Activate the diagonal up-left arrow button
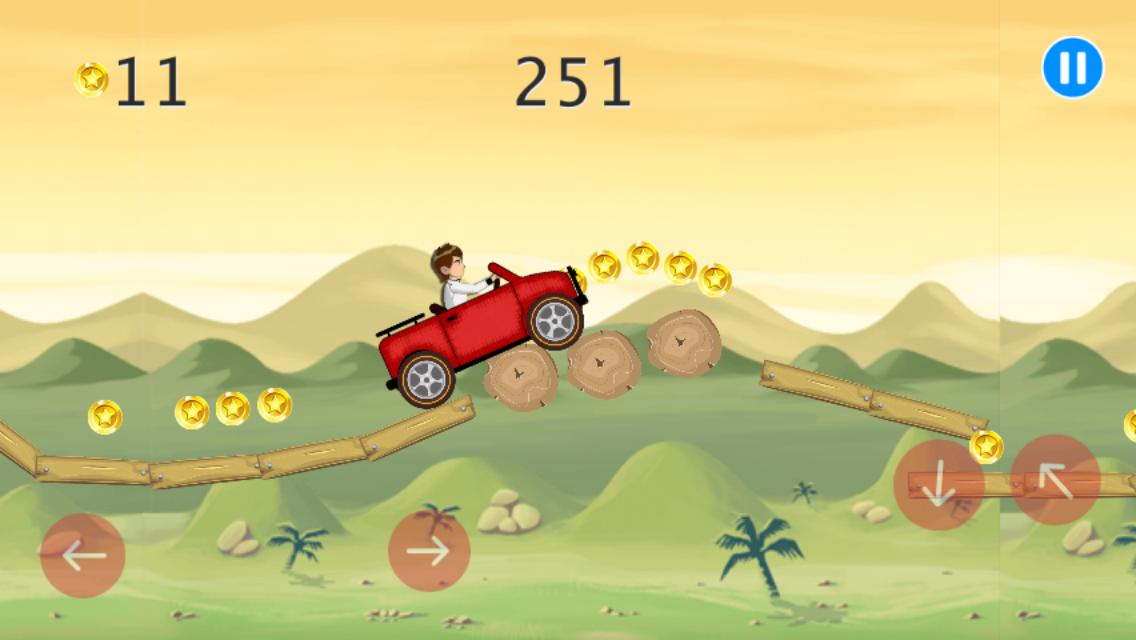The width and height of the screenshot is (1136, 640). point(1055,480)
